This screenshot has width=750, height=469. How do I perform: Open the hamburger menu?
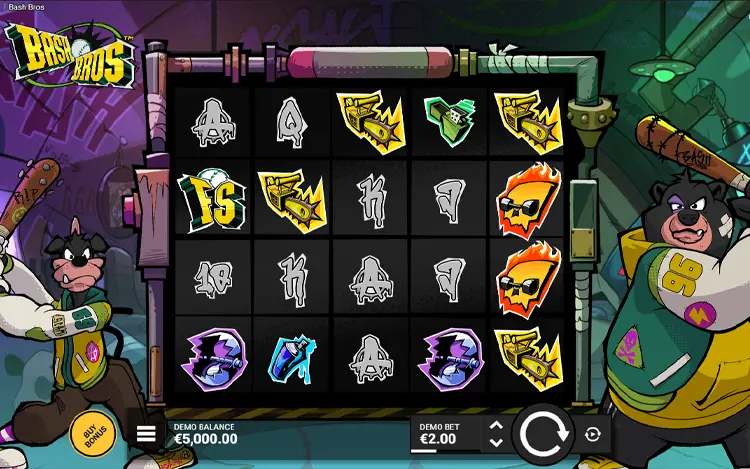[147, 434]
